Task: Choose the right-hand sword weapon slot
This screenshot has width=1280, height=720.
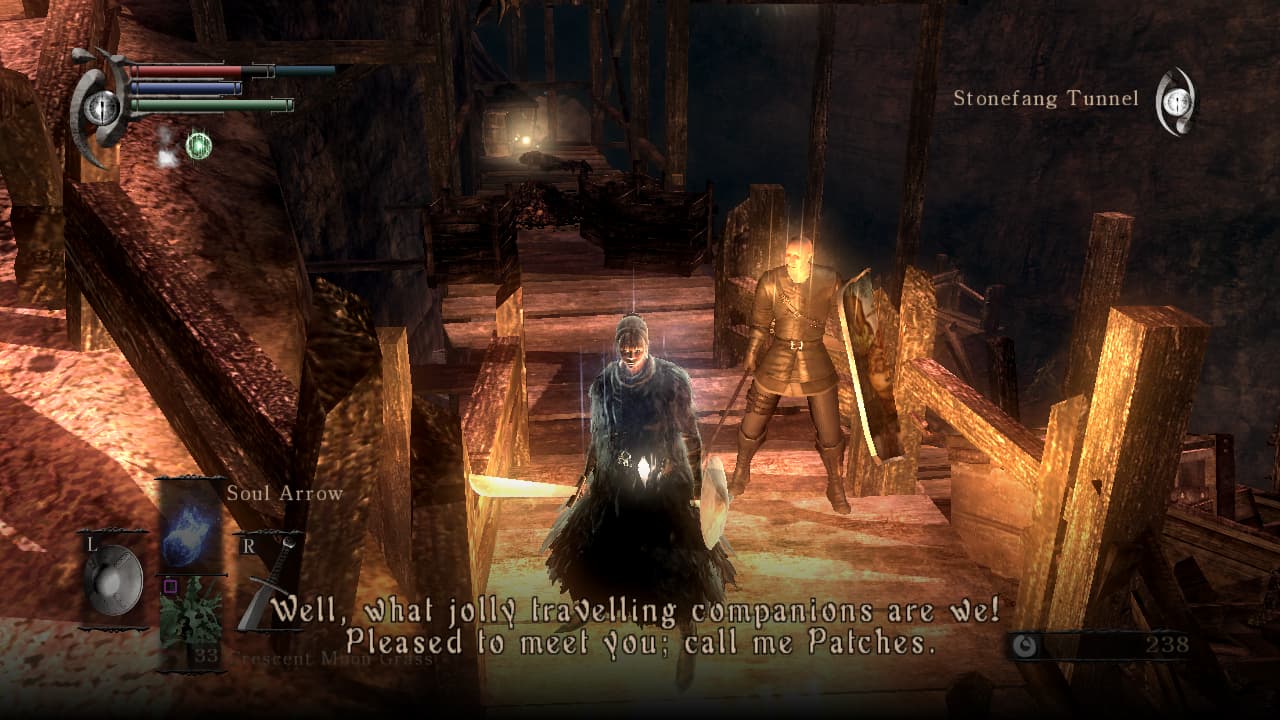Action: pyautogui.click(x=268, y=585)
